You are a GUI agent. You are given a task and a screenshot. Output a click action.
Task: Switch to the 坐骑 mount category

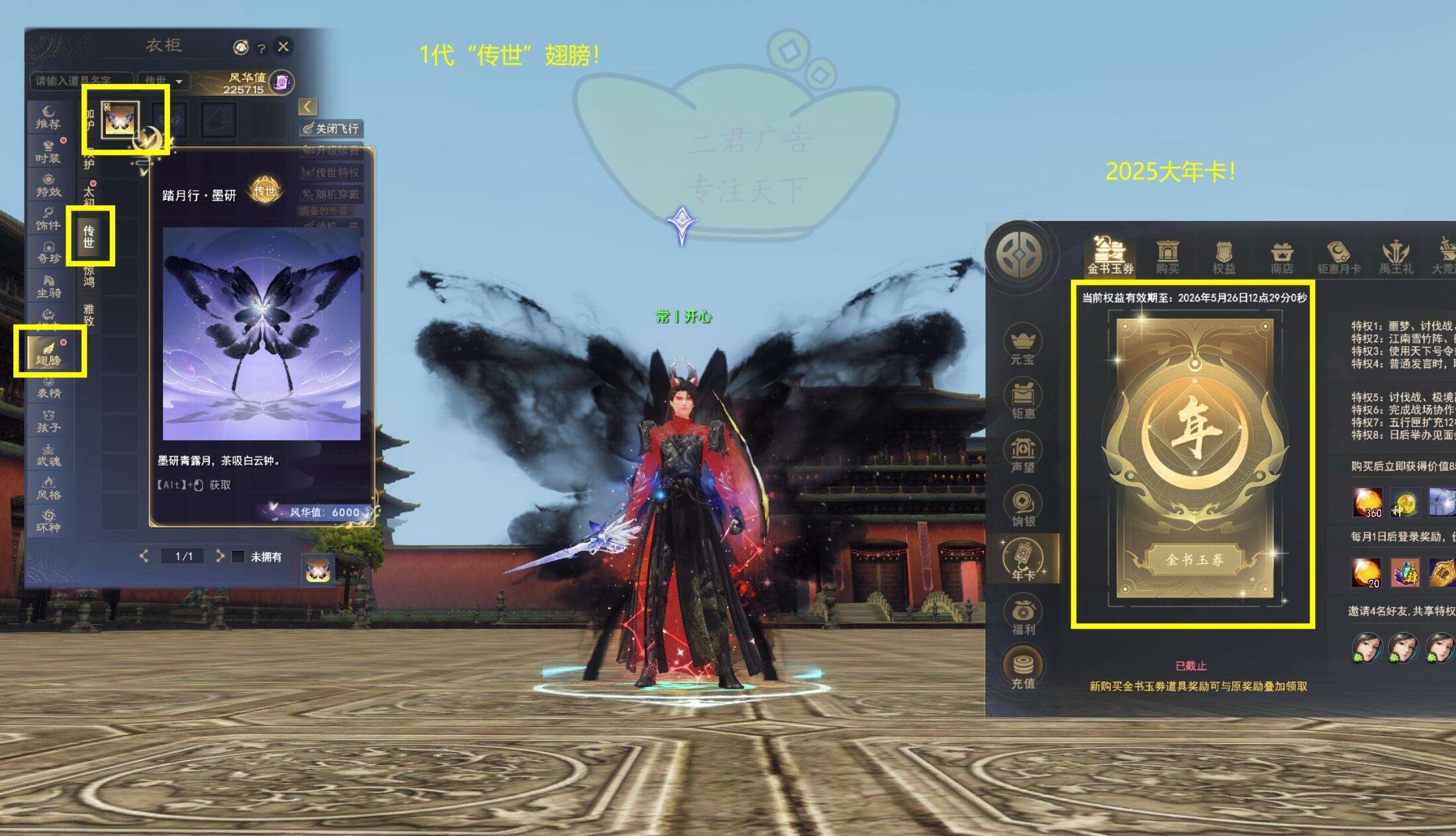point(48,287)
